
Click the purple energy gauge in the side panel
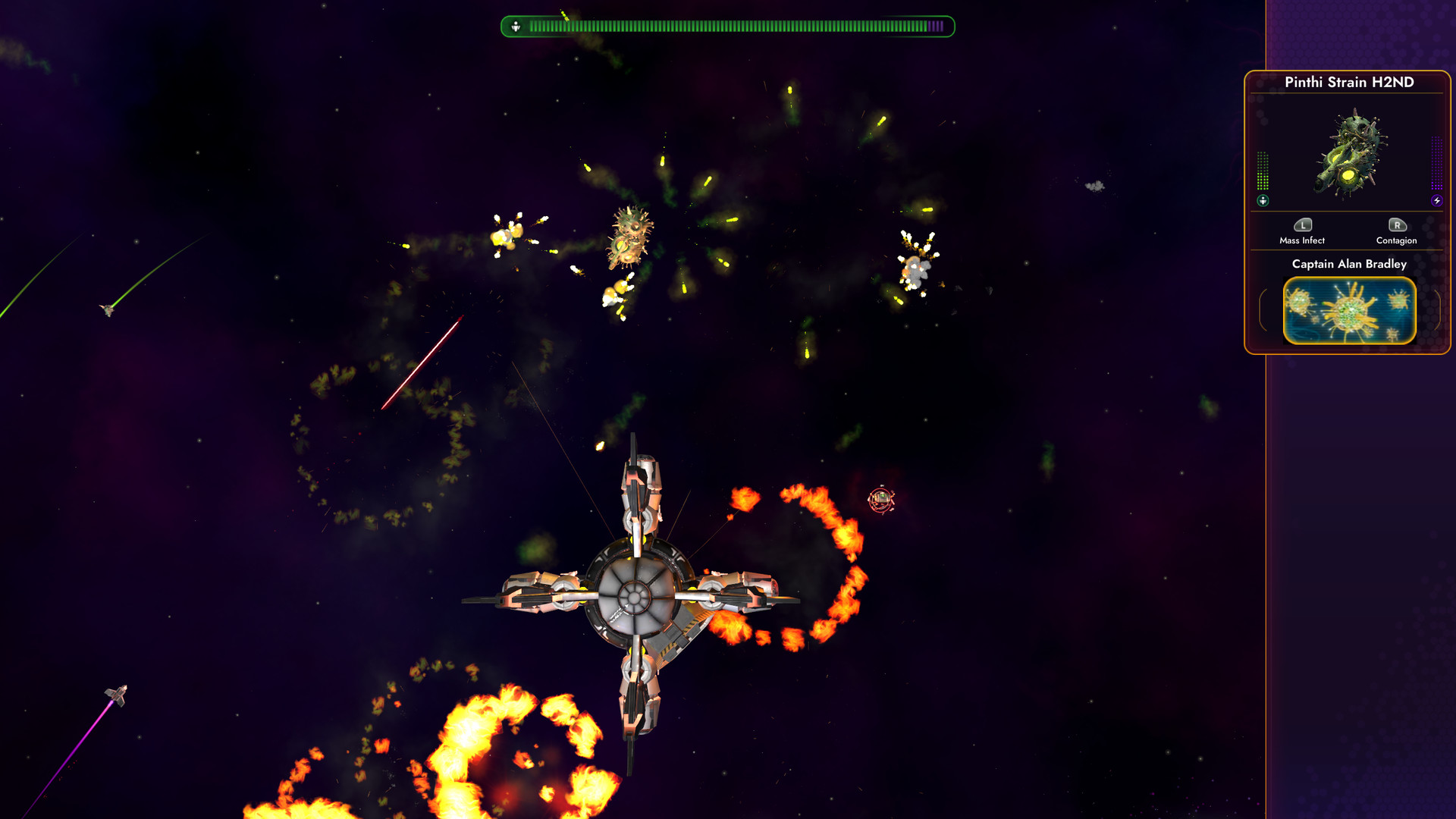(1436, 163)
